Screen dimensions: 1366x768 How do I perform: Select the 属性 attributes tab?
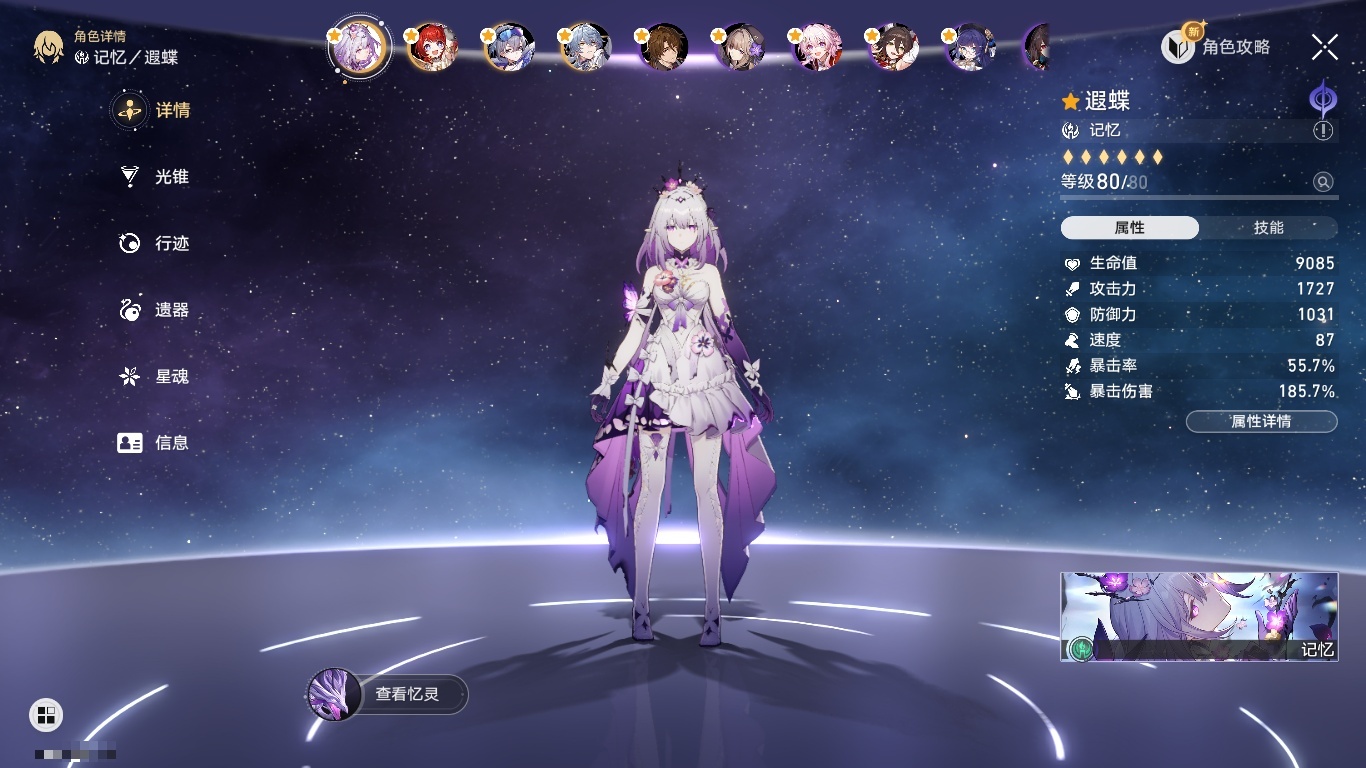[x=1129, y=228]
